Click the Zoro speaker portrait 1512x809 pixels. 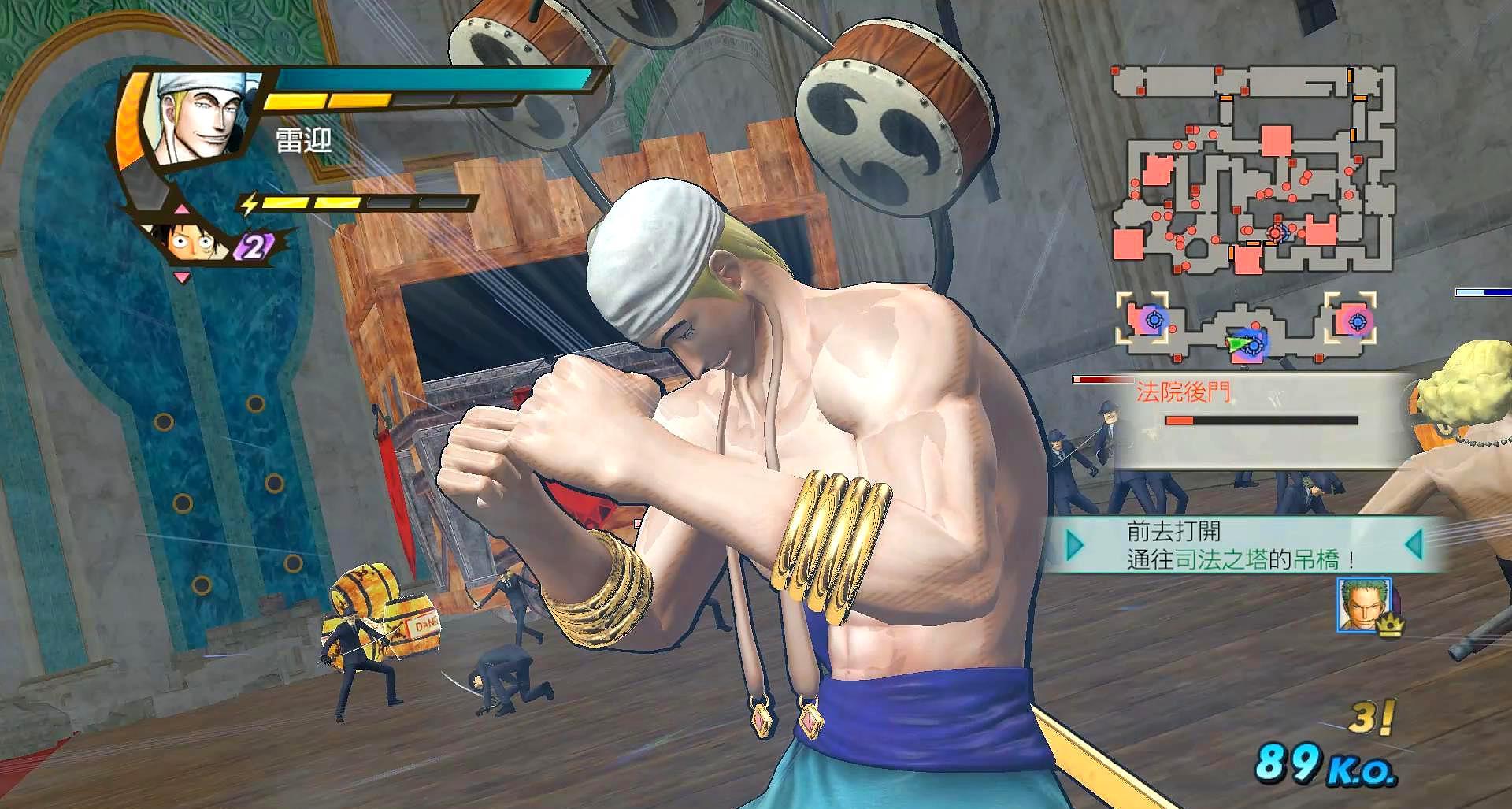coord(1364,604)
